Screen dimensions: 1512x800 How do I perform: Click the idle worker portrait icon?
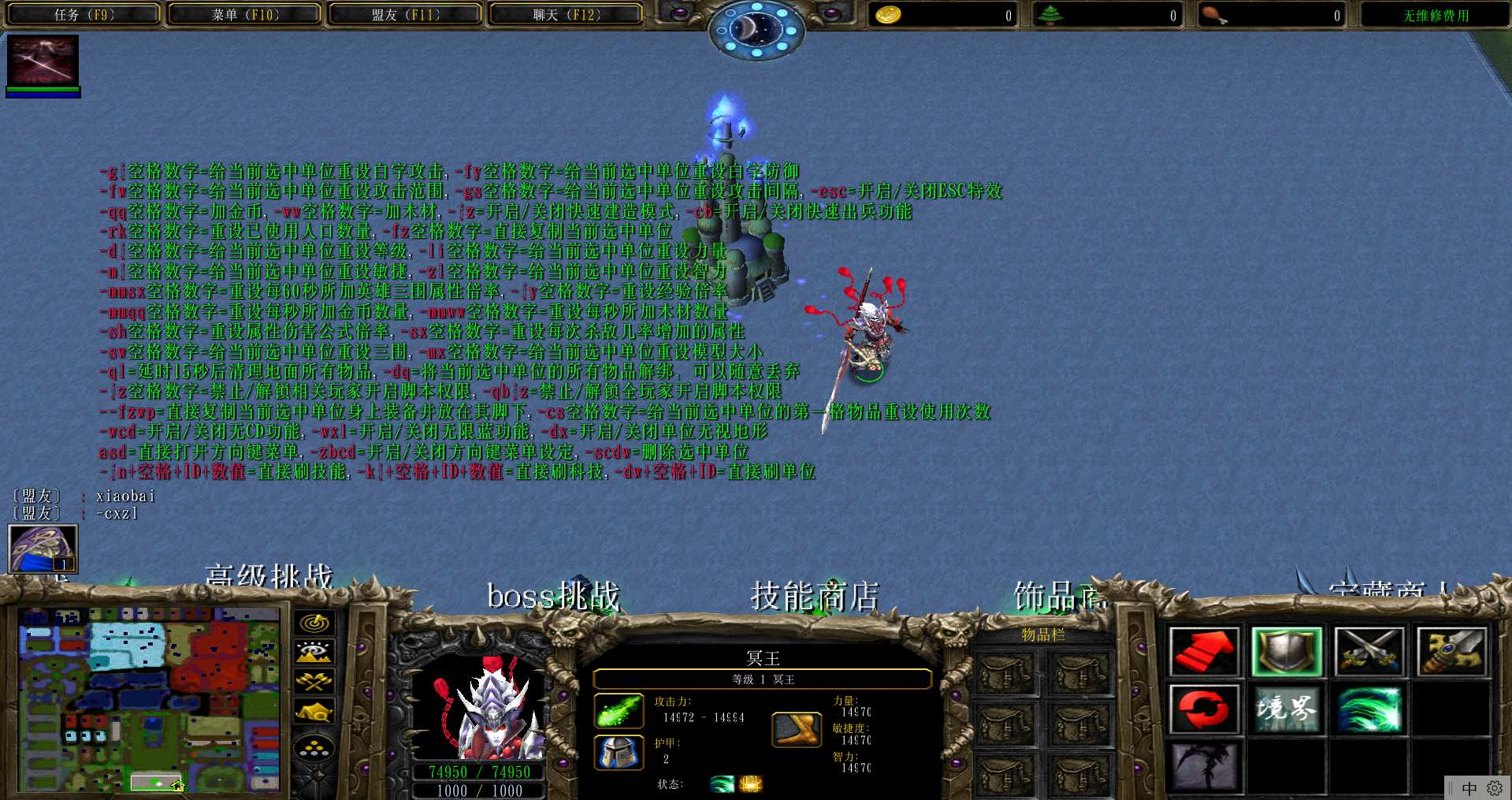tap(43, 548)
